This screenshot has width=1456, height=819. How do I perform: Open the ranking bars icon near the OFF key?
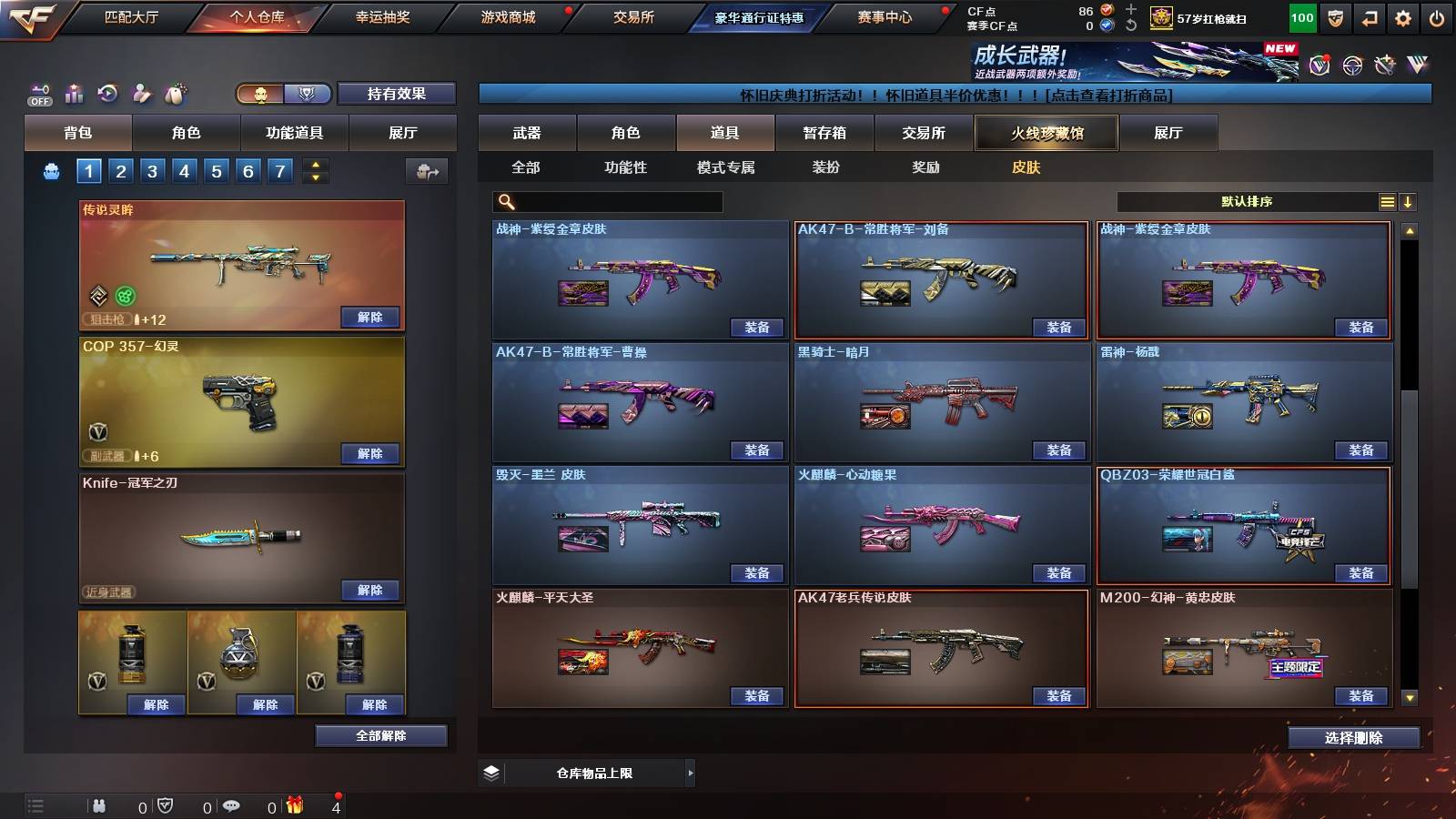pyautogui.click(x=74, y=93)
